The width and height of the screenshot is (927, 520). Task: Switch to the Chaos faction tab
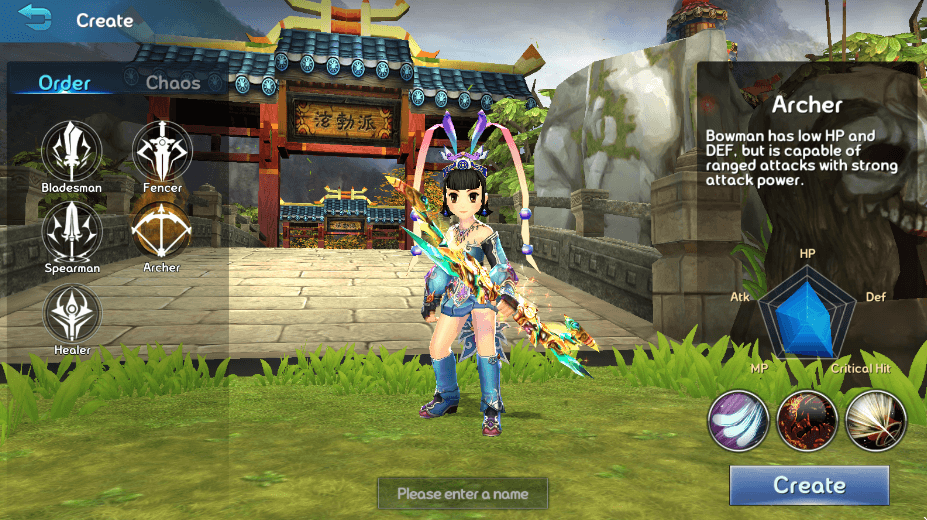pos(173,83)
